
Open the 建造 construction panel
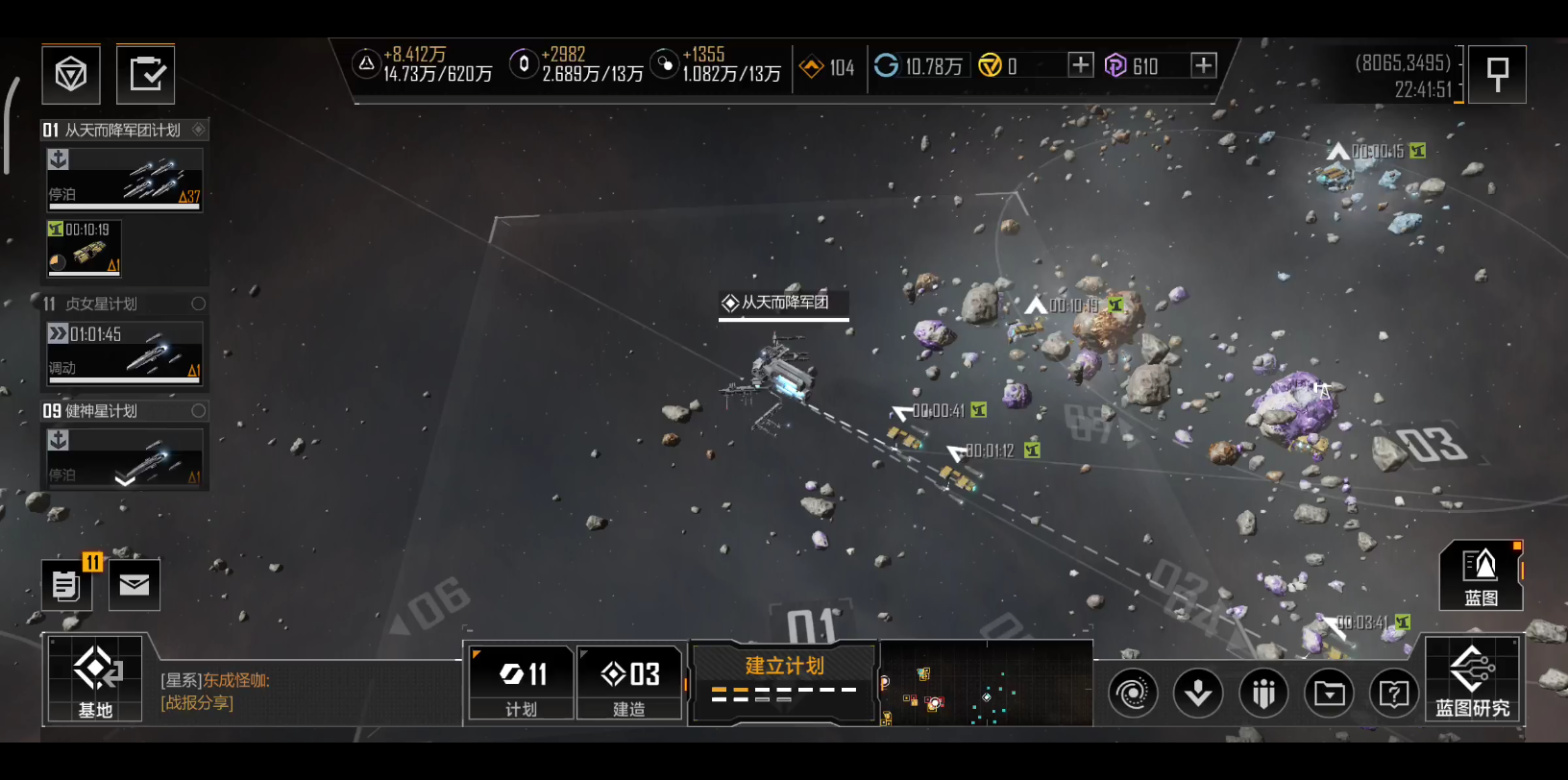[629, 682]
